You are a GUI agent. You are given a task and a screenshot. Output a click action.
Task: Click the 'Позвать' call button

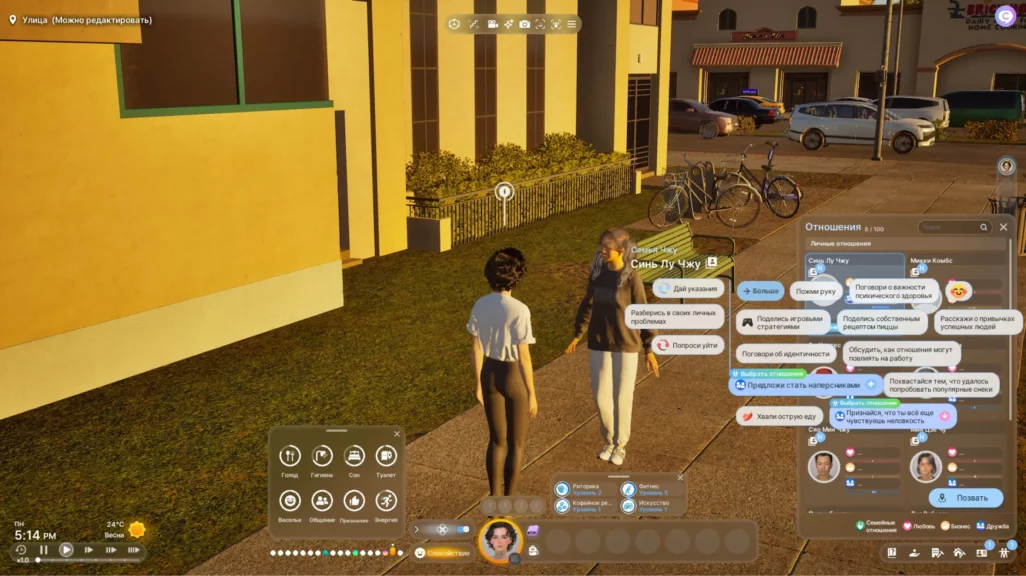tap(965, 497)
